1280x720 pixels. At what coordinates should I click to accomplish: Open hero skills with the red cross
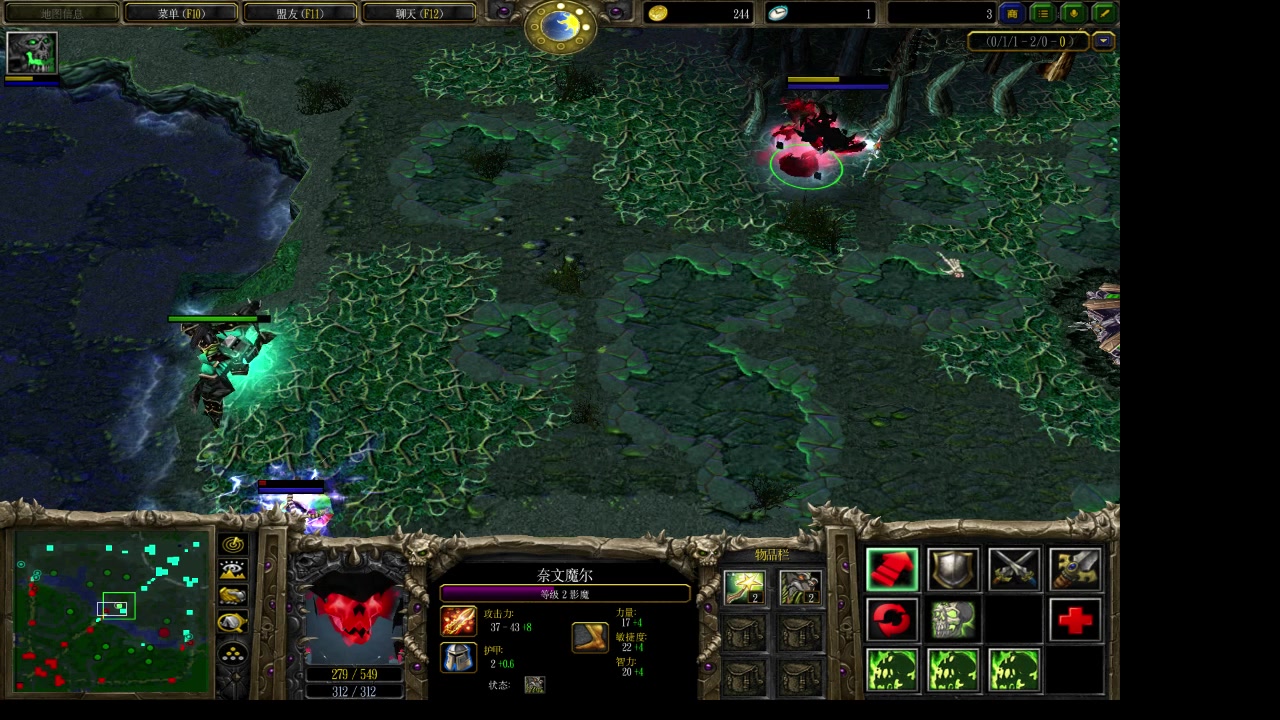coord(1075,620)
